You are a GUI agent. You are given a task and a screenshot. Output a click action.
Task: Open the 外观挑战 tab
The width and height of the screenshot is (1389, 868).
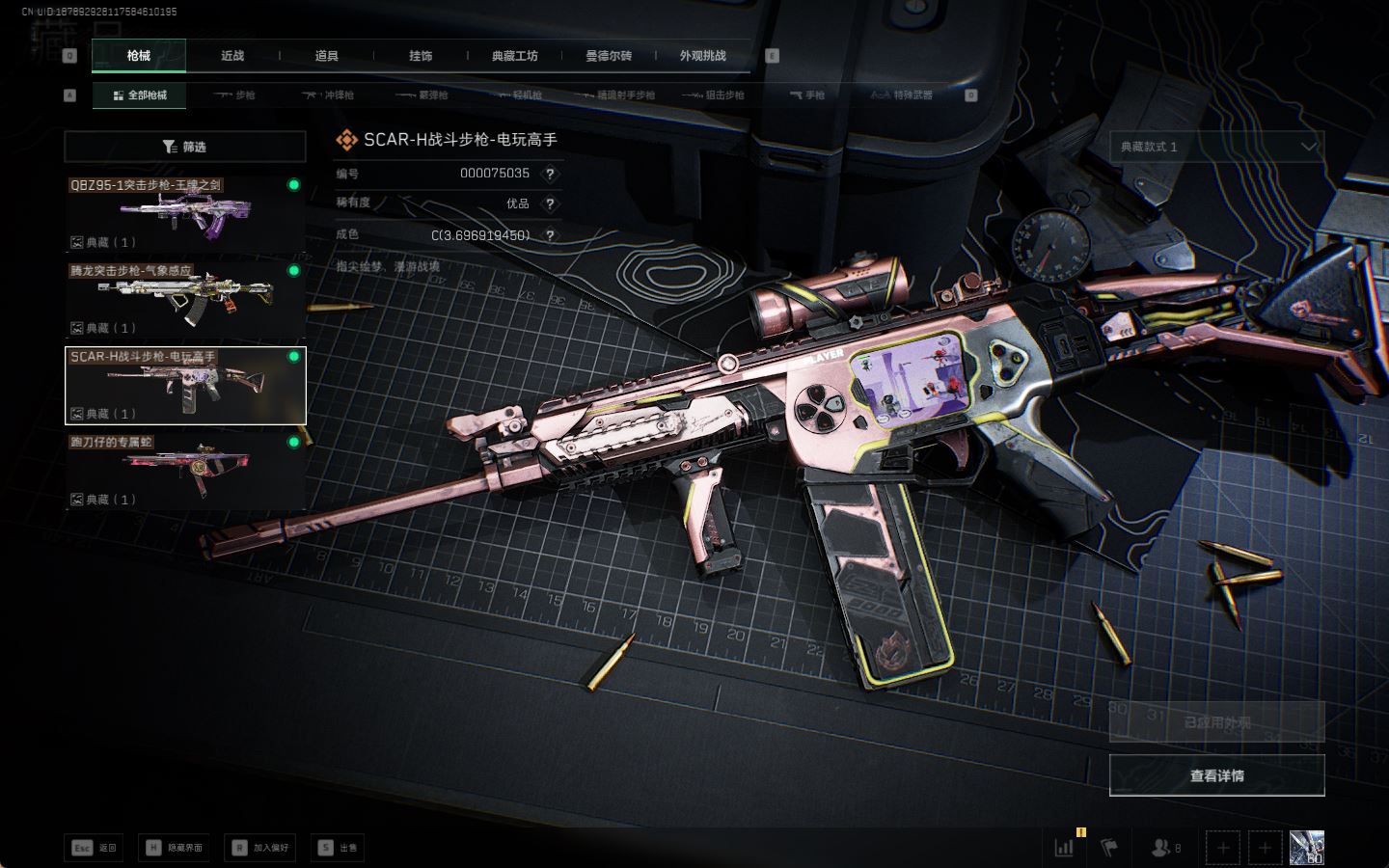702,56
